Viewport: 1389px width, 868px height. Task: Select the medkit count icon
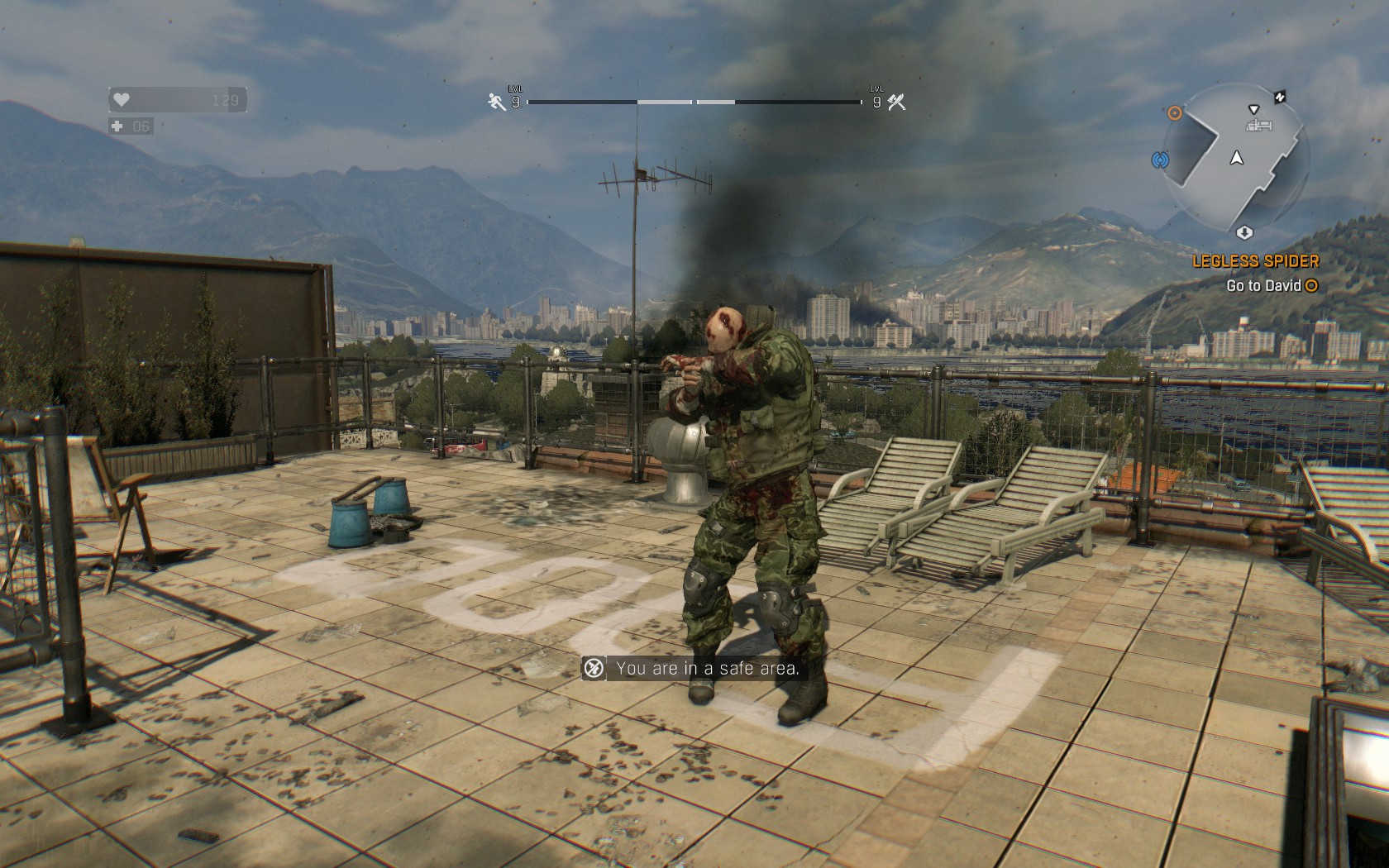tap(118, 126)
